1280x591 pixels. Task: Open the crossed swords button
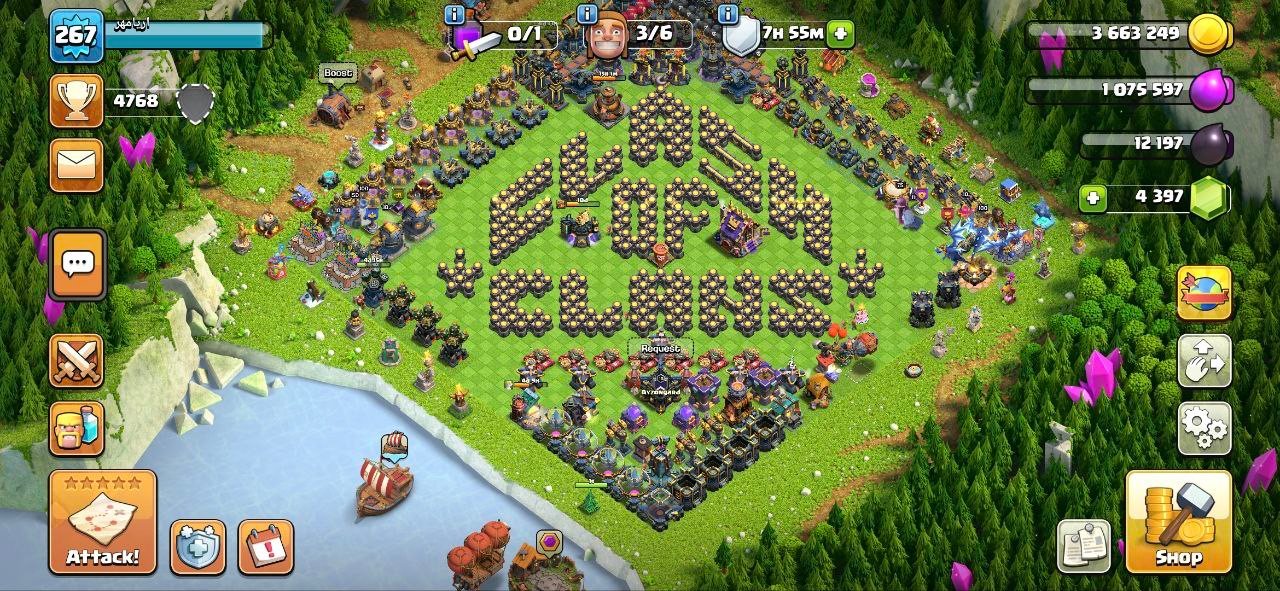point(77,361)
